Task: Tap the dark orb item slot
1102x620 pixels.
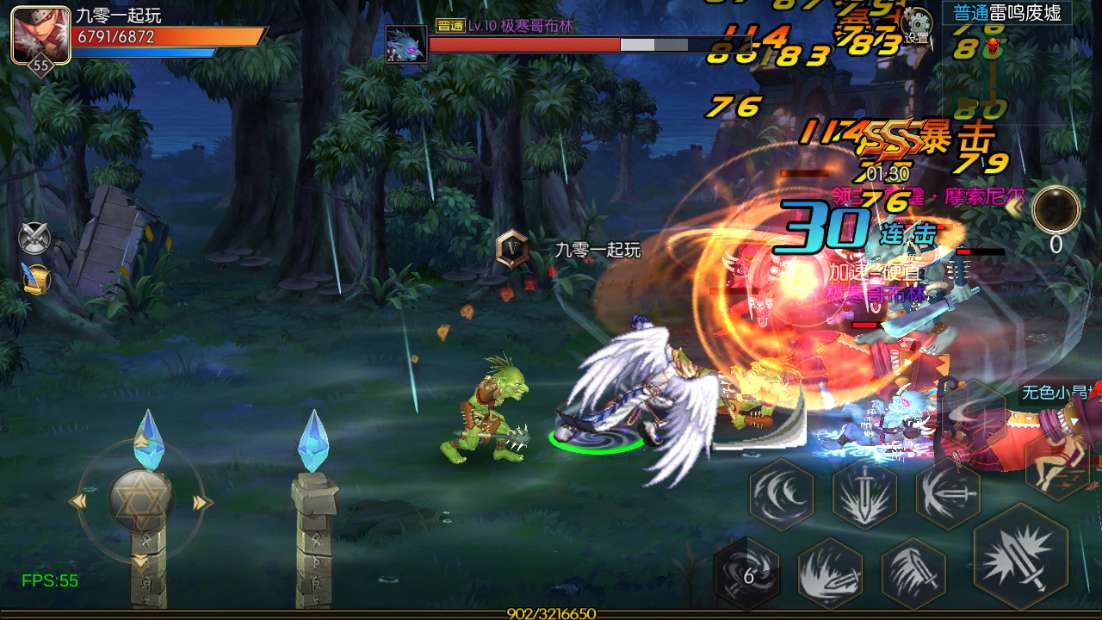Action: (x=1056, y=210)
